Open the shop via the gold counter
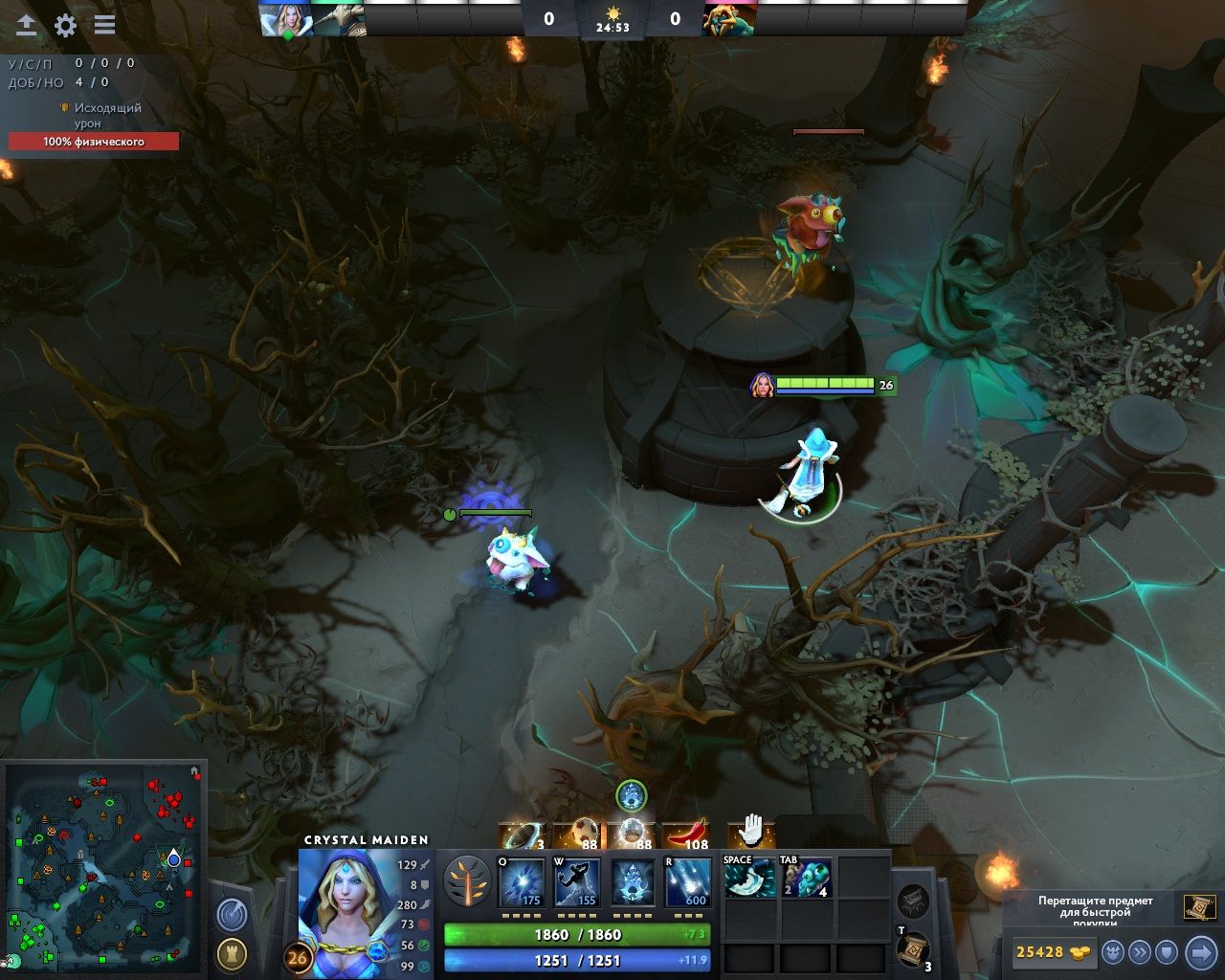Image resolution: width=1225 pixels, height=980 pixels. point(1053,952)
